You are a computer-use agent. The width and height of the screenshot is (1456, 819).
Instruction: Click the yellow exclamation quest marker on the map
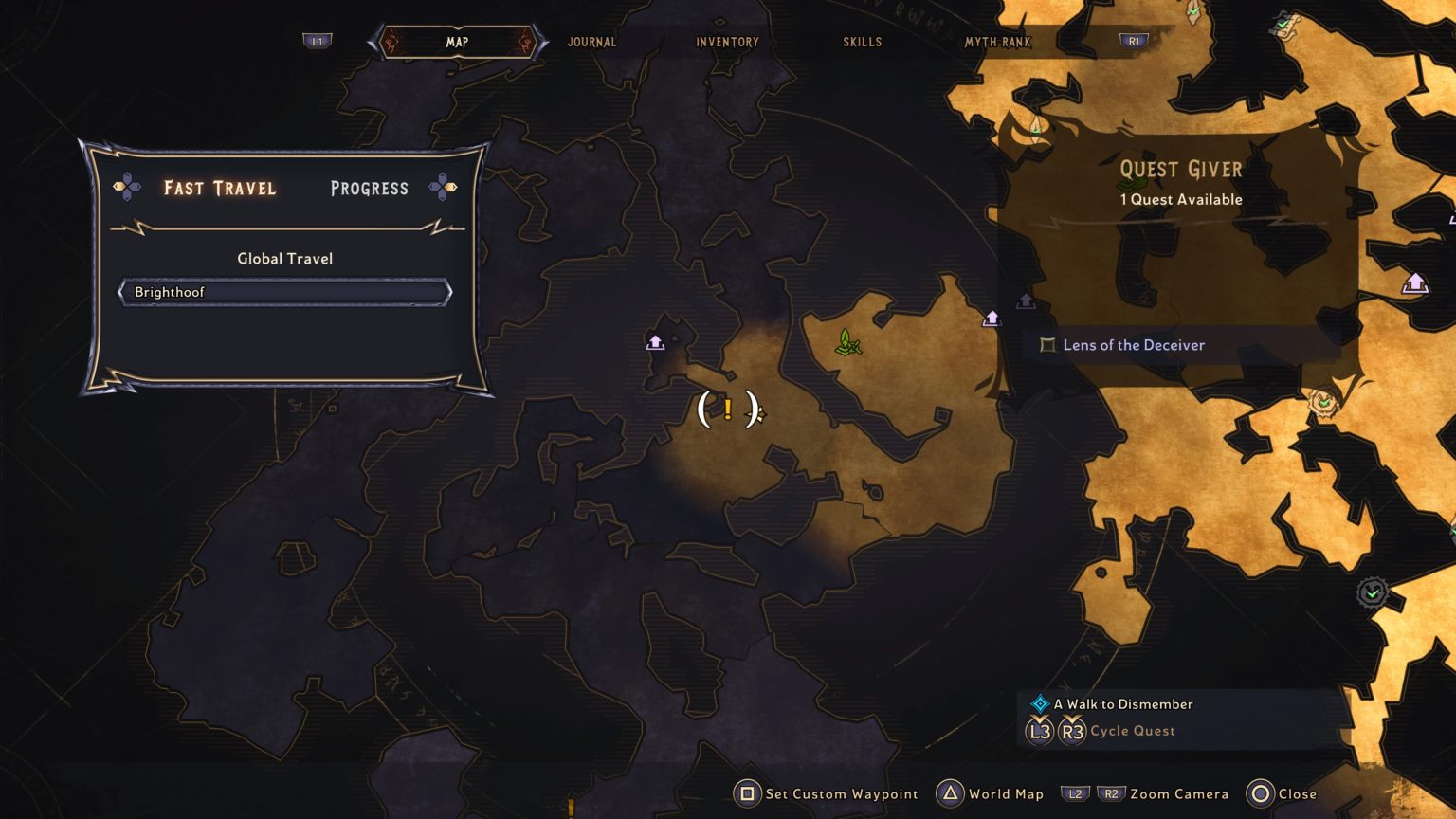[x=727, y=409]
